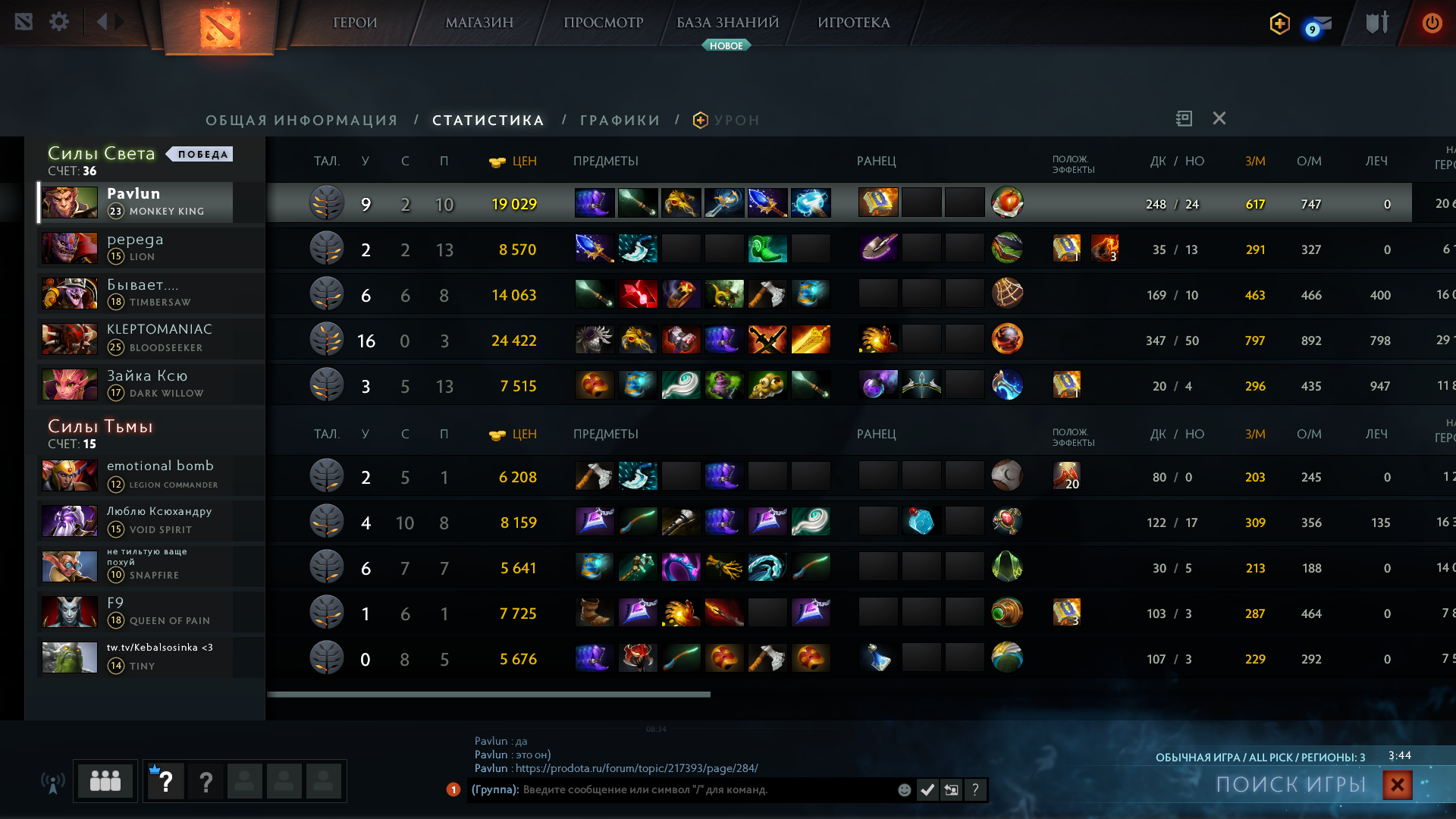Click the Dota 2 logo home button
1456x819 pixels.
(220, 27)
